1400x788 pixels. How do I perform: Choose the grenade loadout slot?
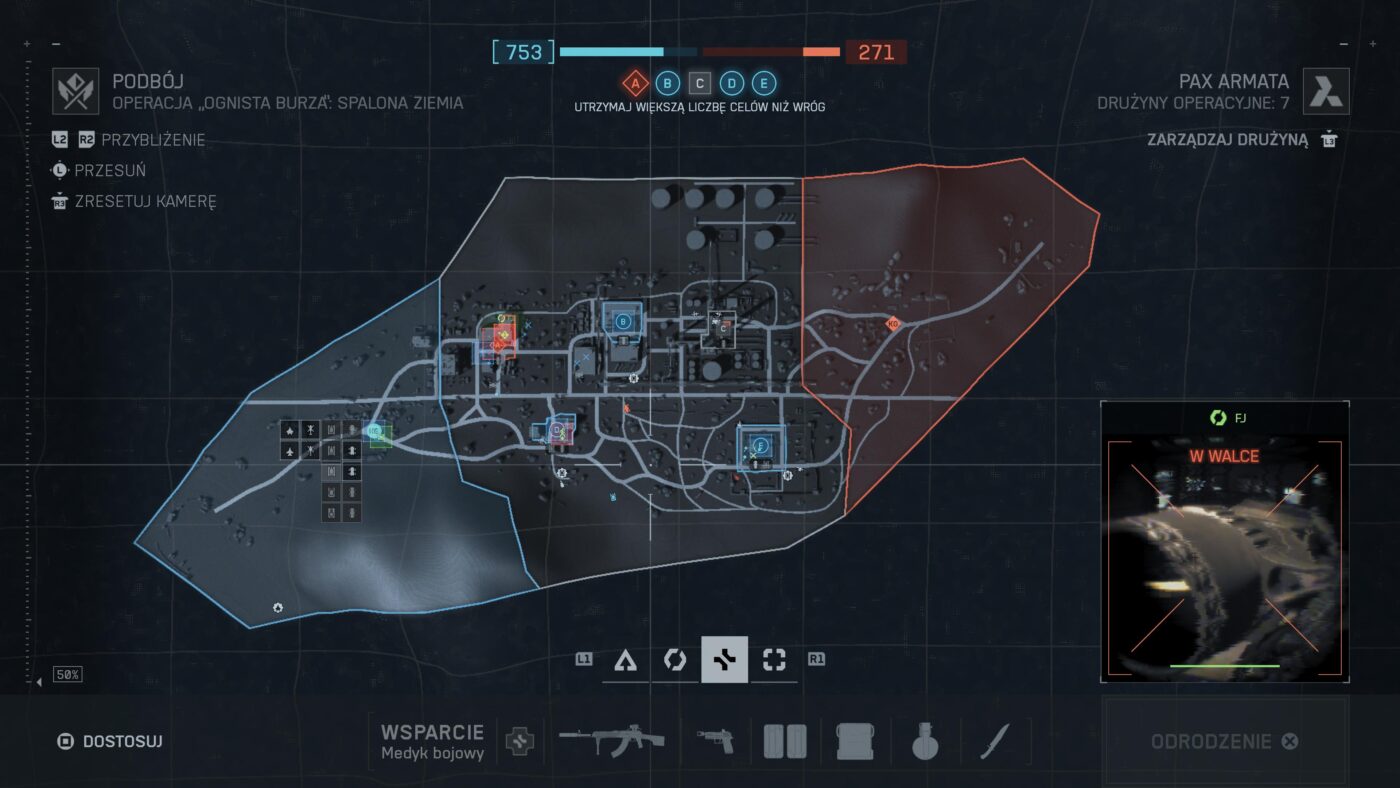tap(925, 742)
